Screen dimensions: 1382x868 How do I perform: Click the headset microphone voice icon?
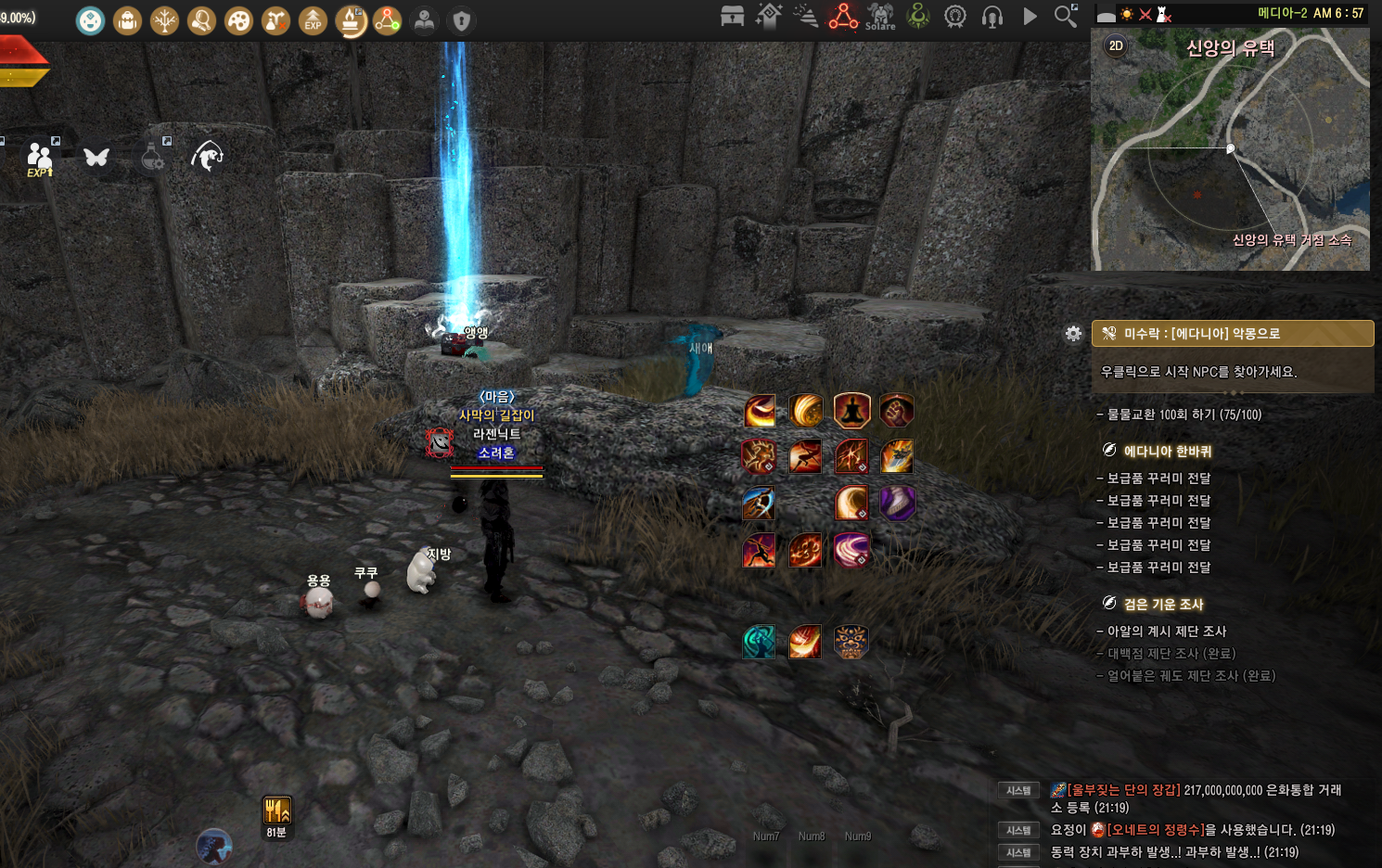(992, 17)
